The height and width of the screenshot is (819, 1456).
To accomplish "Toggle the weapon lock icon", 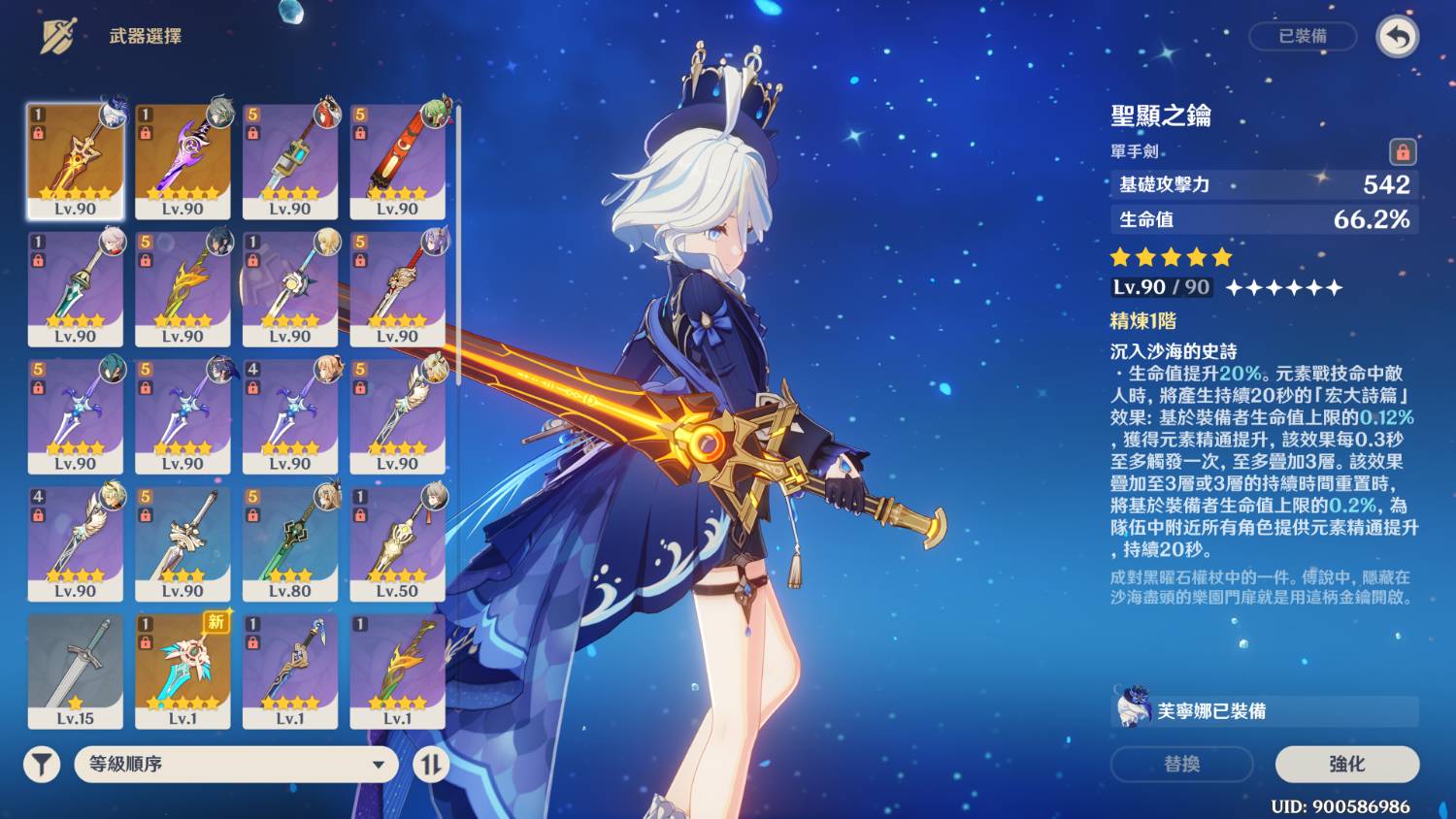I will [x=1403, y=151].
